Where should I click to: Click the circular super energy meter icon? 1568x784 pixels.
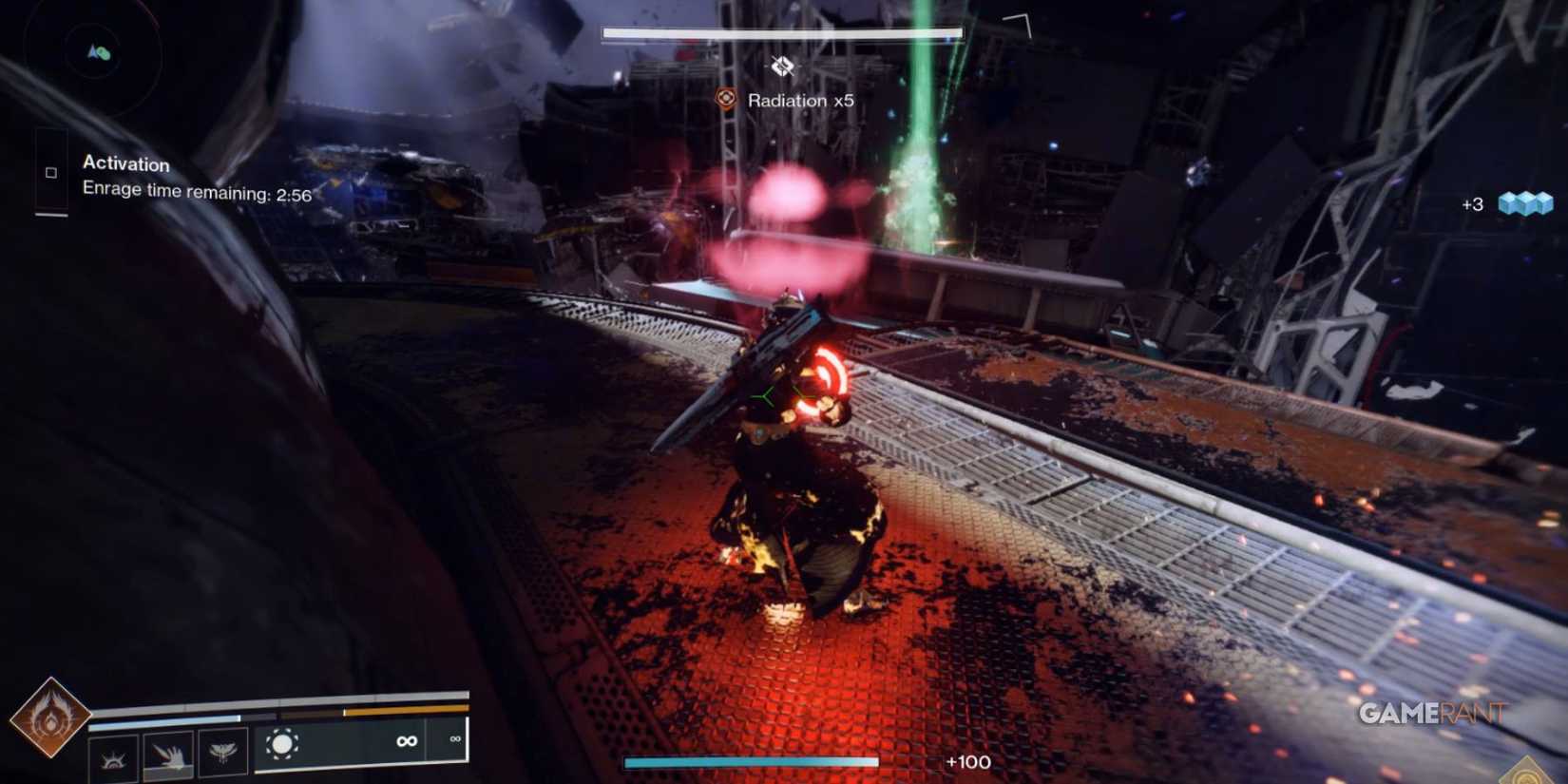pyautogui.click(x=282, y=741)
